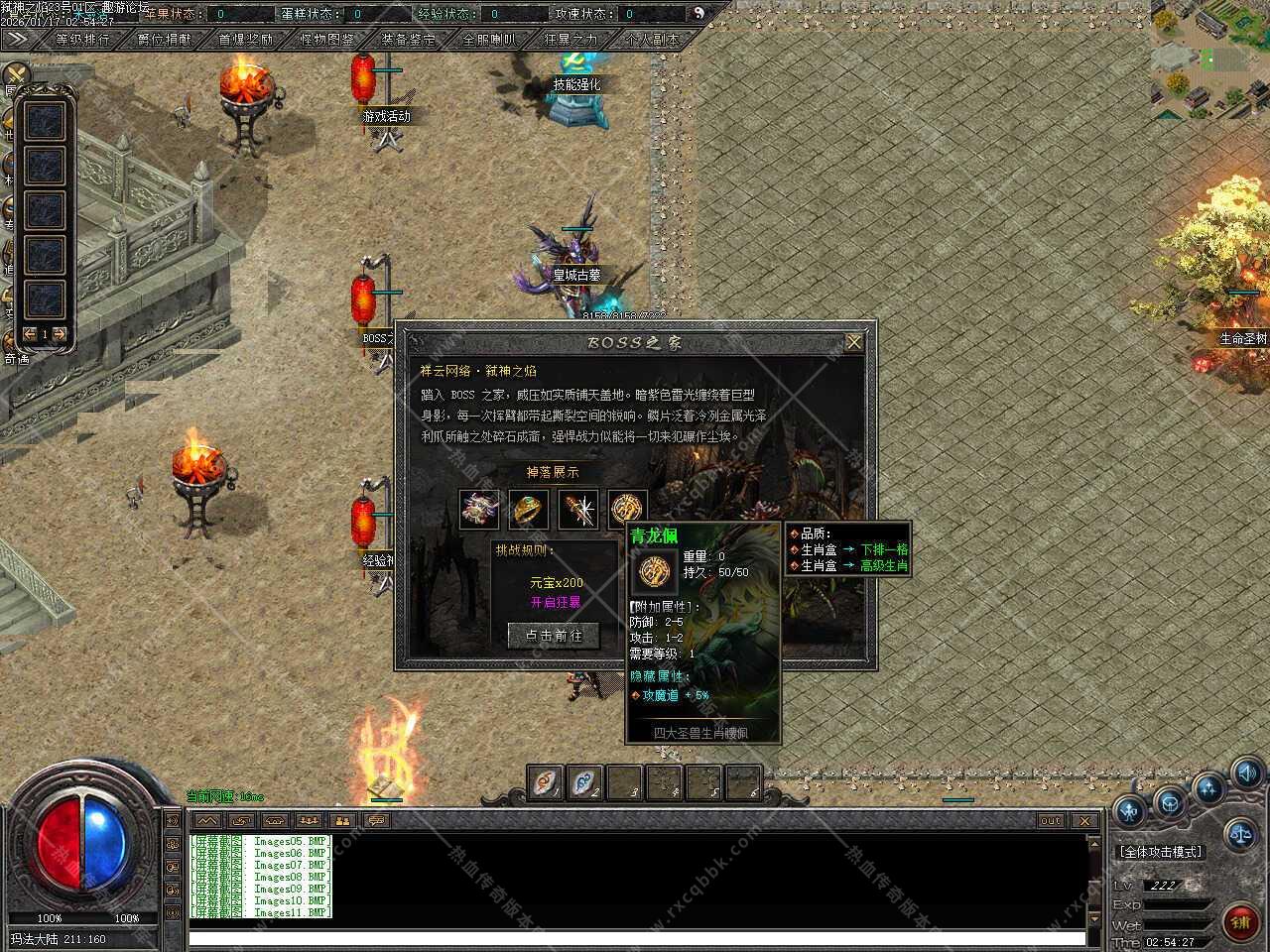The height and width of the screenshot is (952, 1270).
Task: Select the winged helmet drop icon
Action: tap(480, 510)
